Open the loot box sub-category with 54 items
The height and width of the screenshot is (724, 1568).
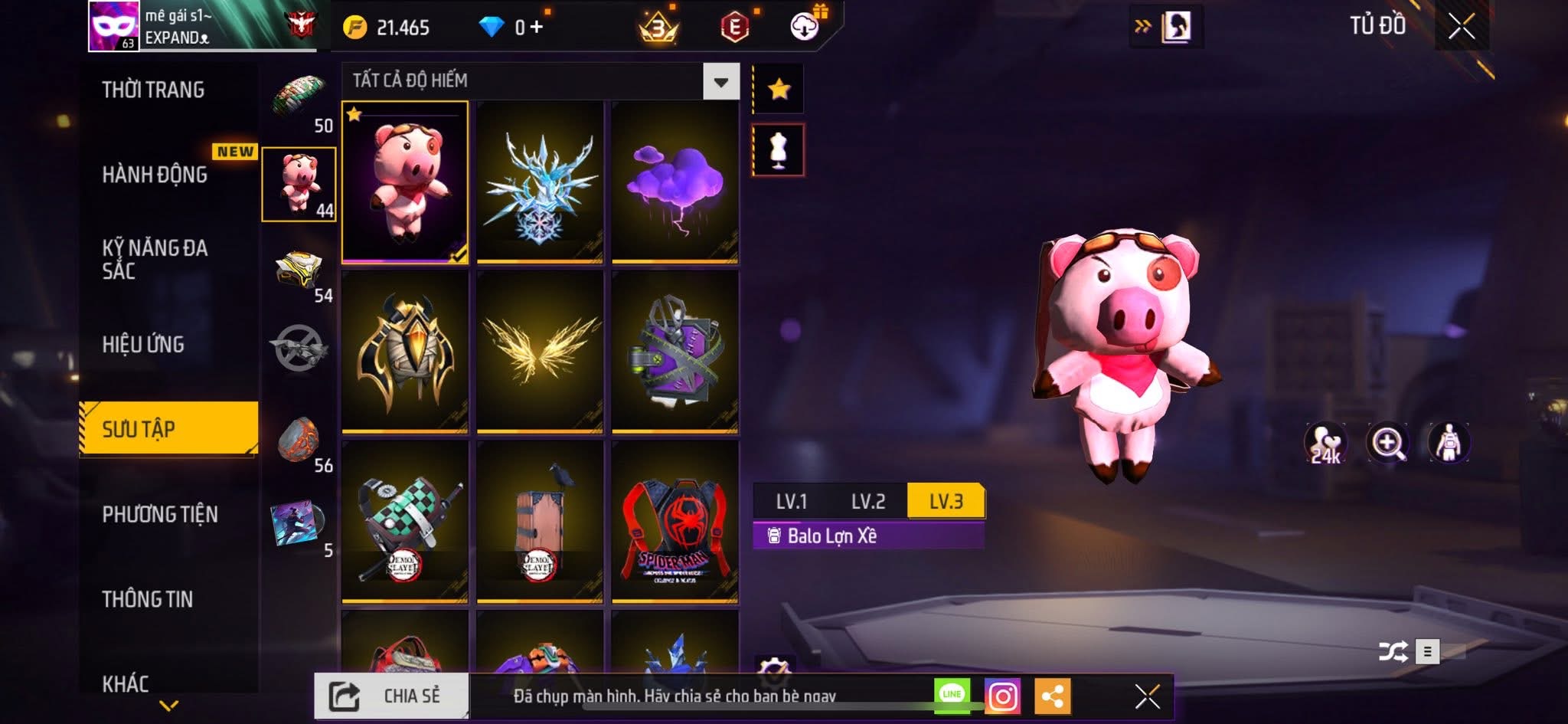pos(300,272)
